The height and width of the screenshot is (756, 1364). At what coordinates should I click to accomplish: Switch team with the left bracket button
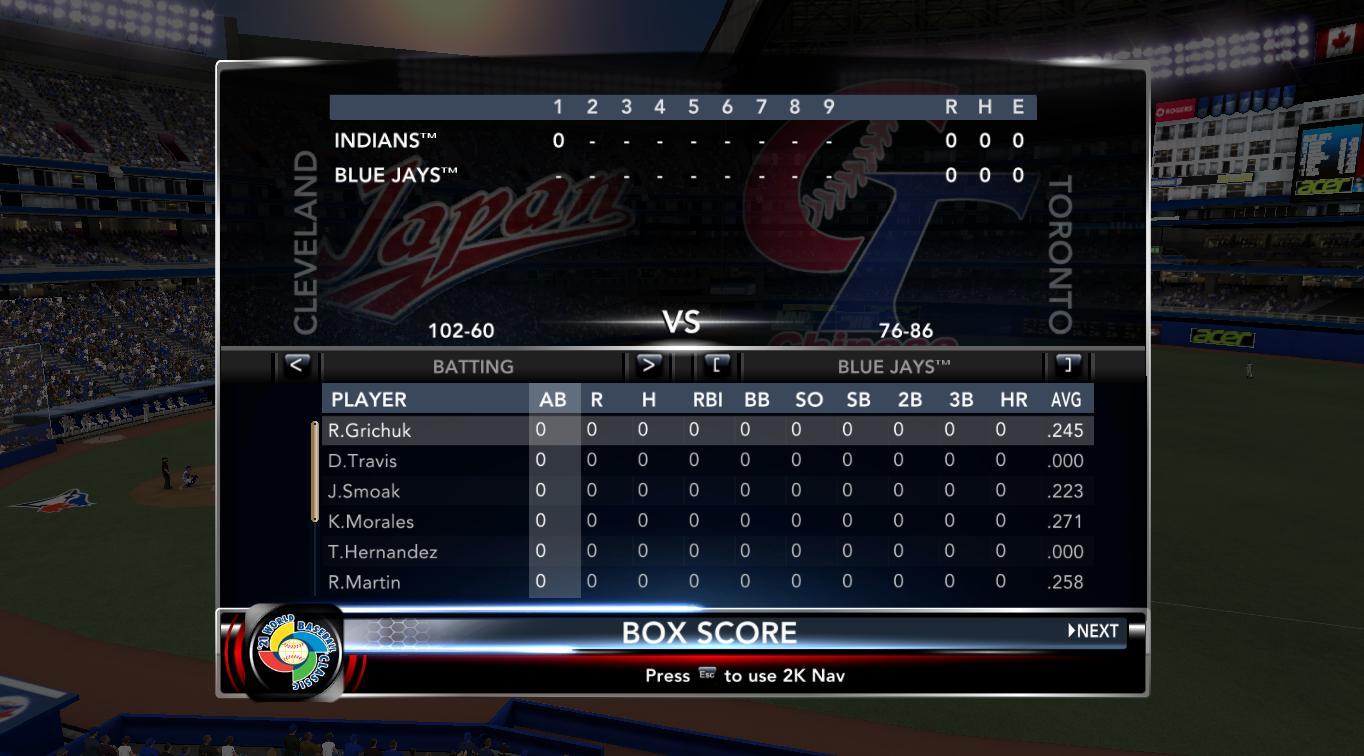point(717,365)
